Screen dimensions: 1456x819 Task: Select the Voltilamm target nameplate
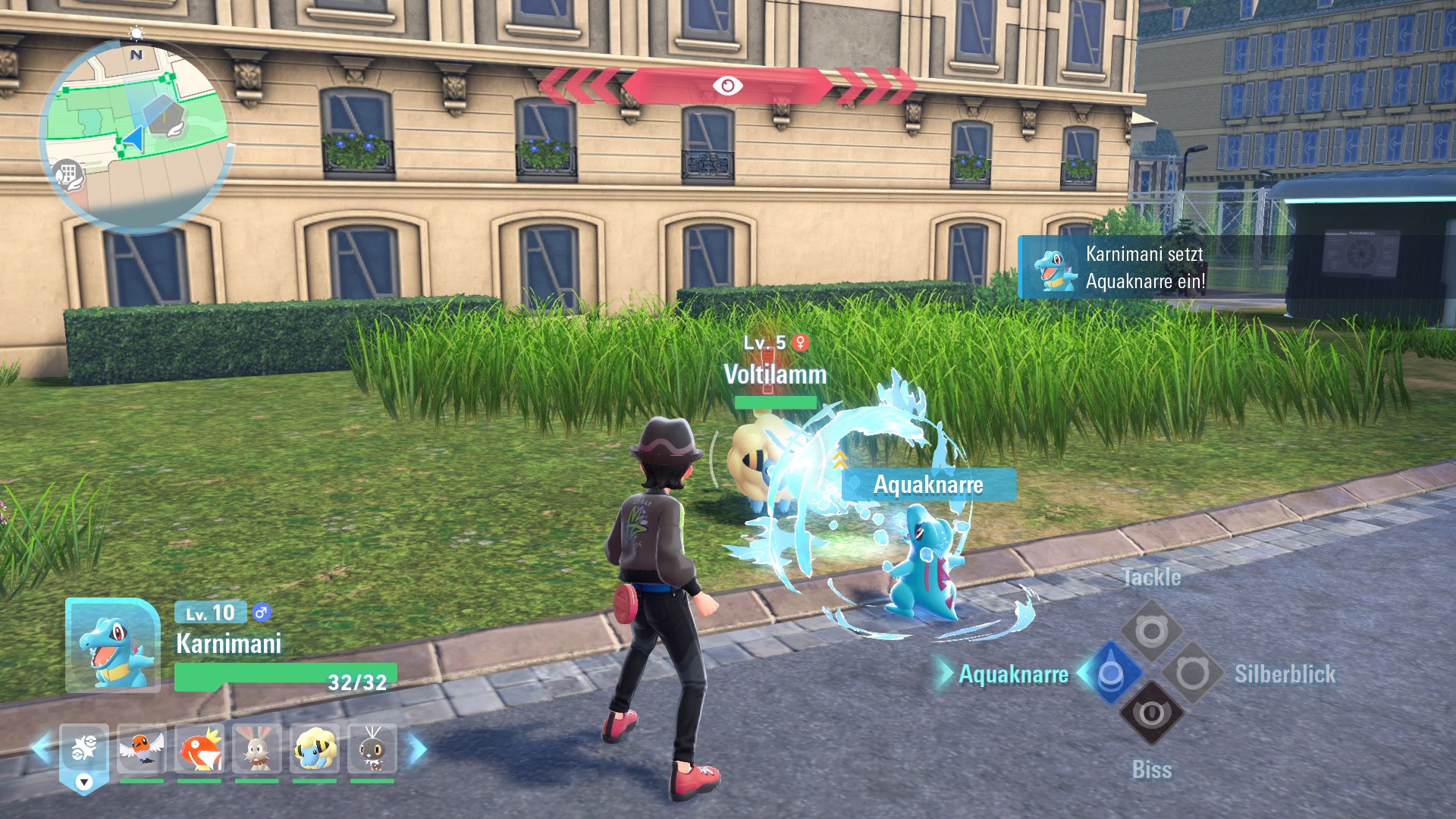click(x=775, y=374)
